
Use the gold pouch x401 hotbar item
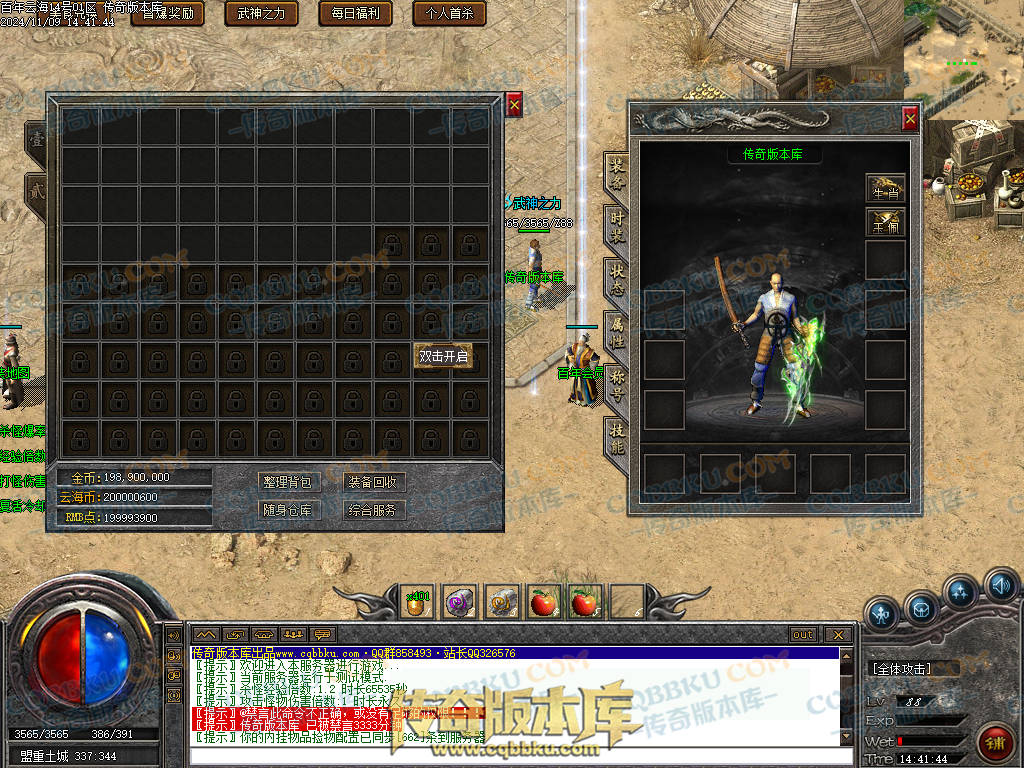[418, 601]
